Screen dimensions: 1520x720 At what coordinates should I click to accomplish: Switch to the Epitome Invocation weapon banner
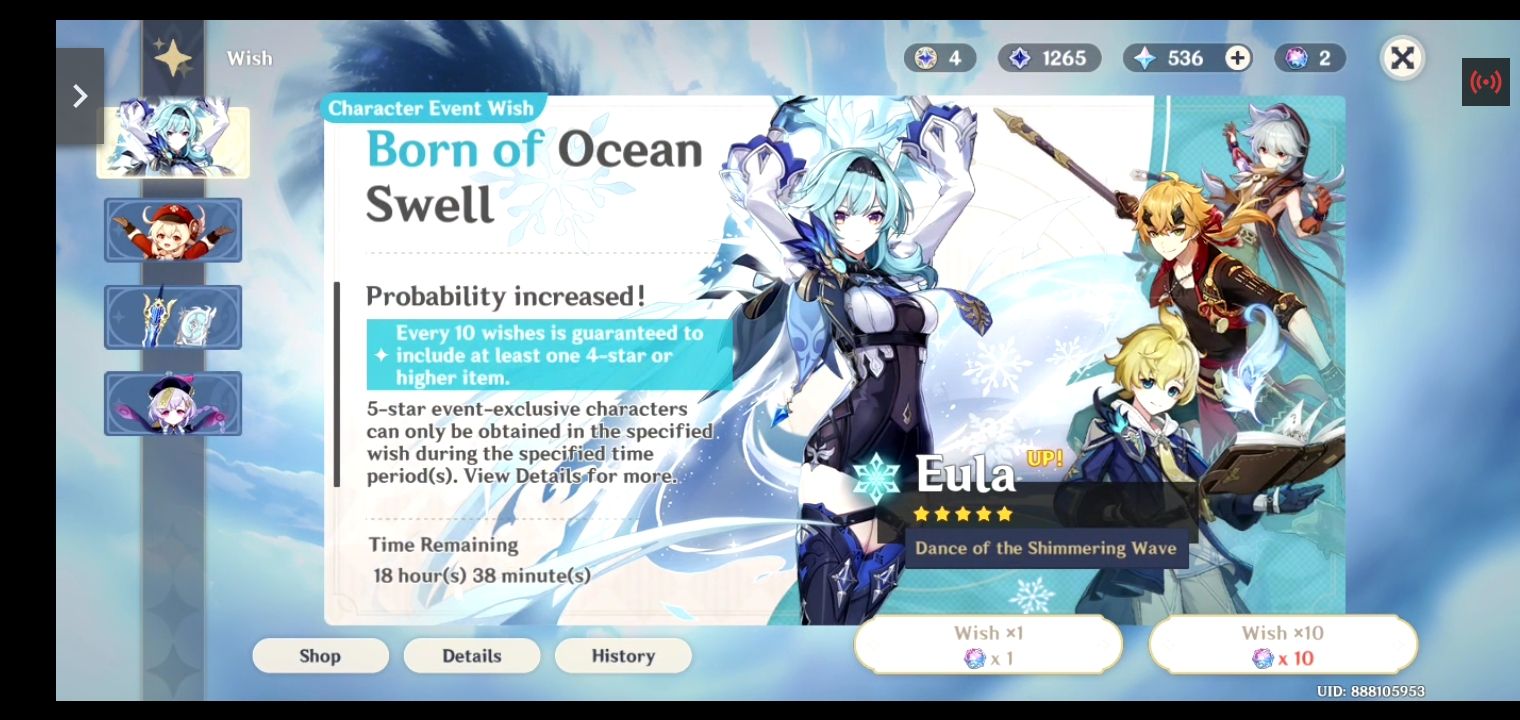pyautogui.click(x=172, y=317)
